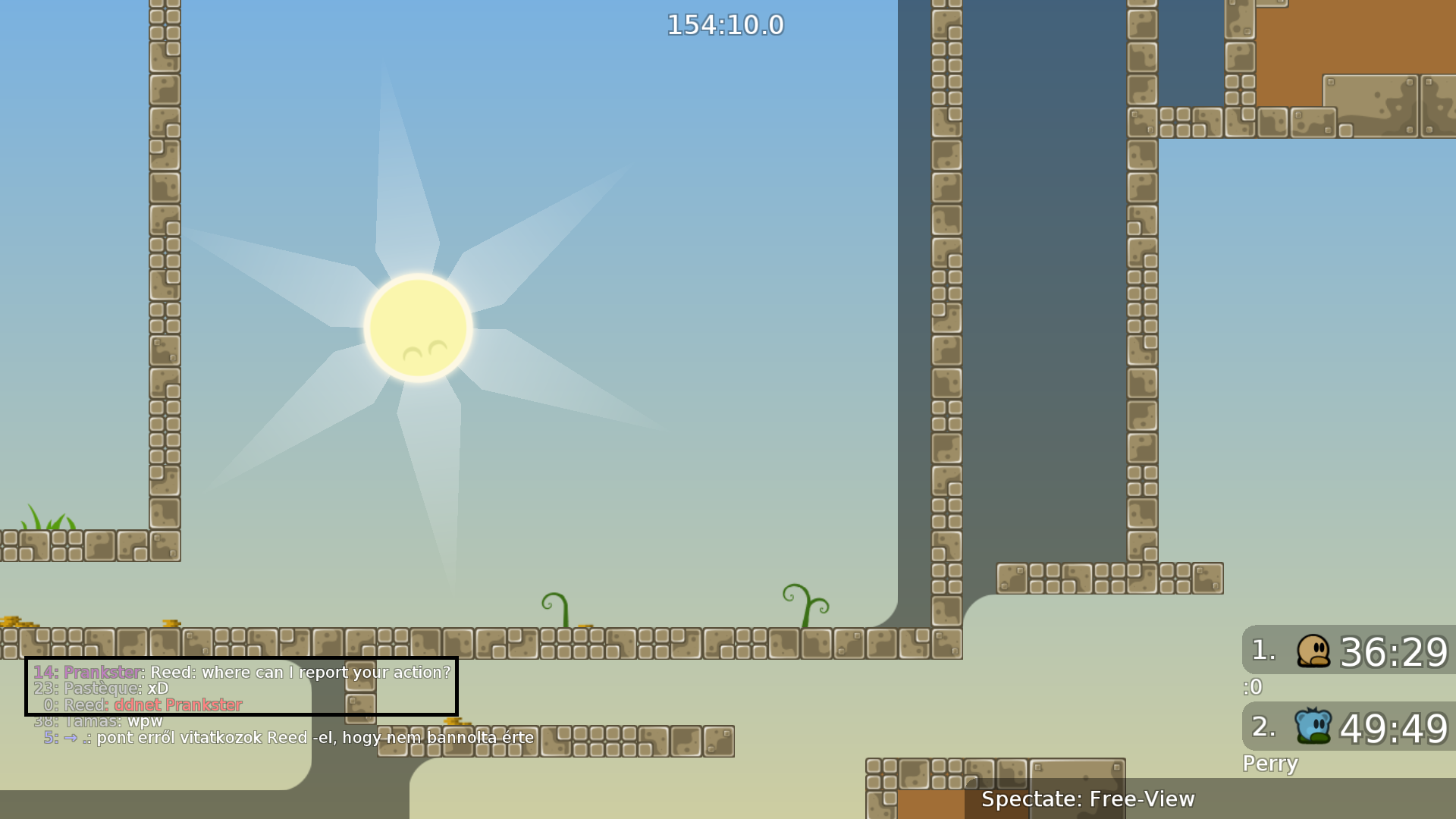Click the race timer showing 154:10.0
The image size is (1456, 819).
point(724,25)
